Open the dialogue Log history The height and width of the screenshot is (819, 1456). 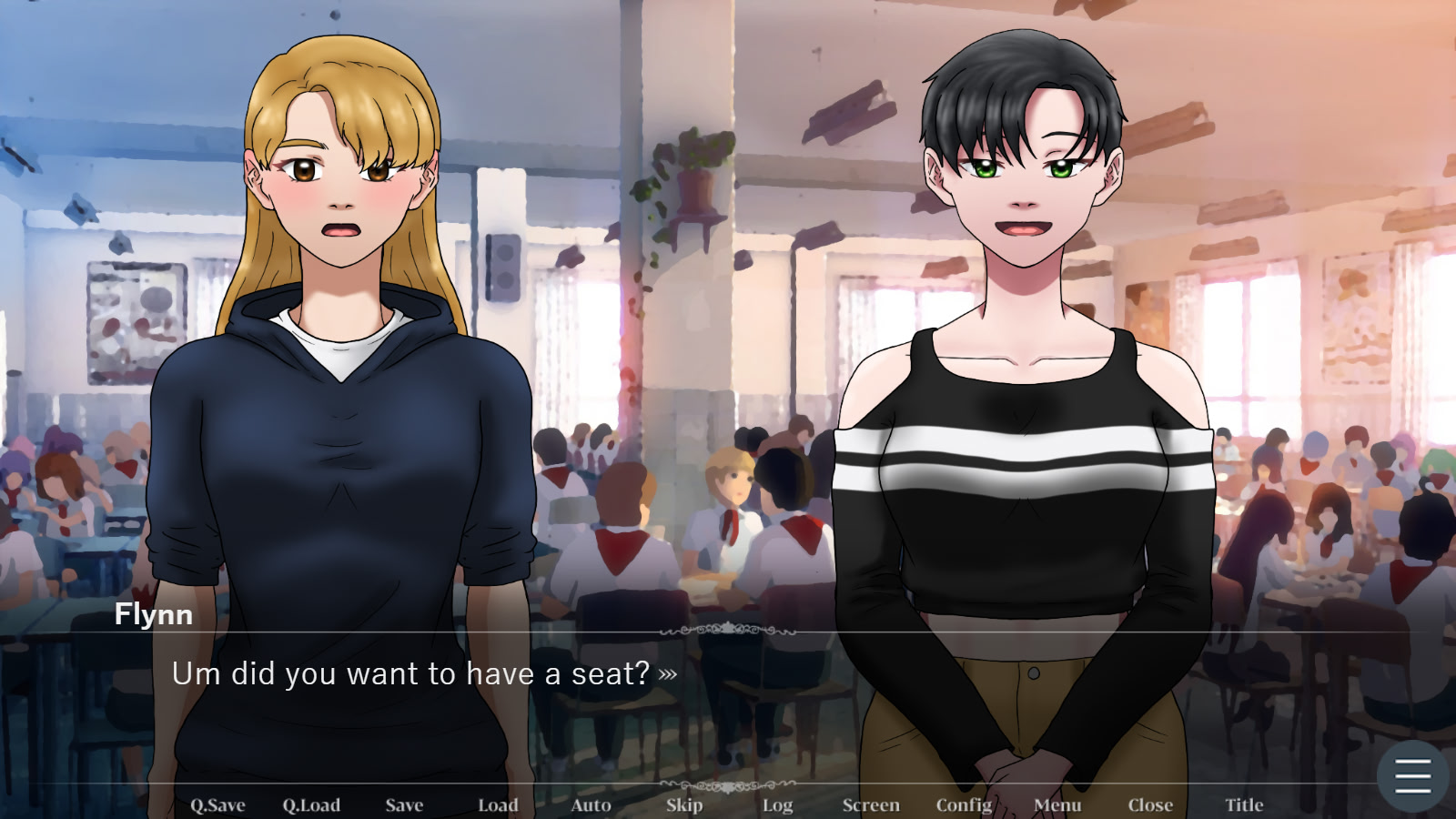pos(777,804)
